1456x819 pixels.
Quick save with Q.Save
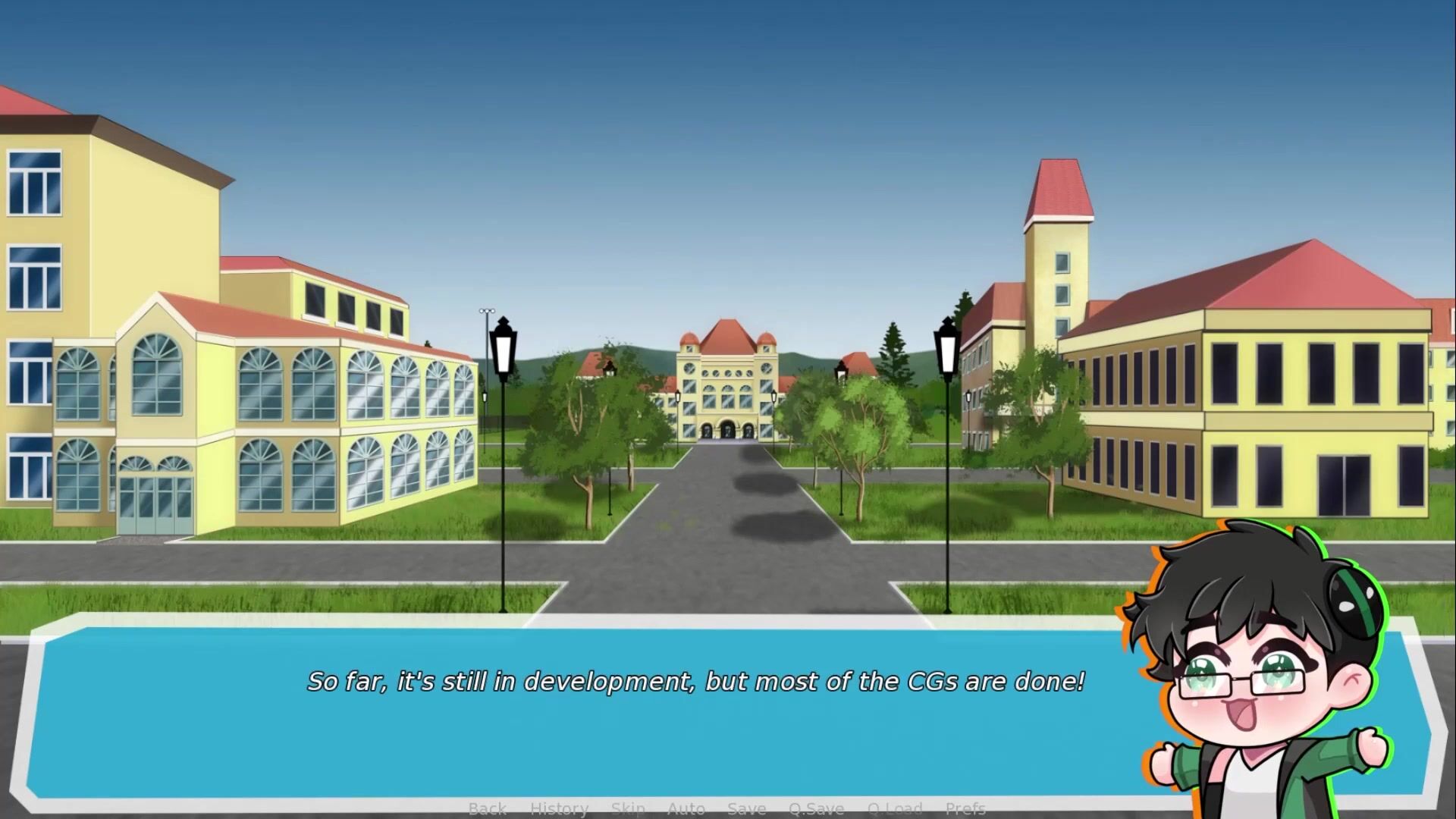click(816, 808)
